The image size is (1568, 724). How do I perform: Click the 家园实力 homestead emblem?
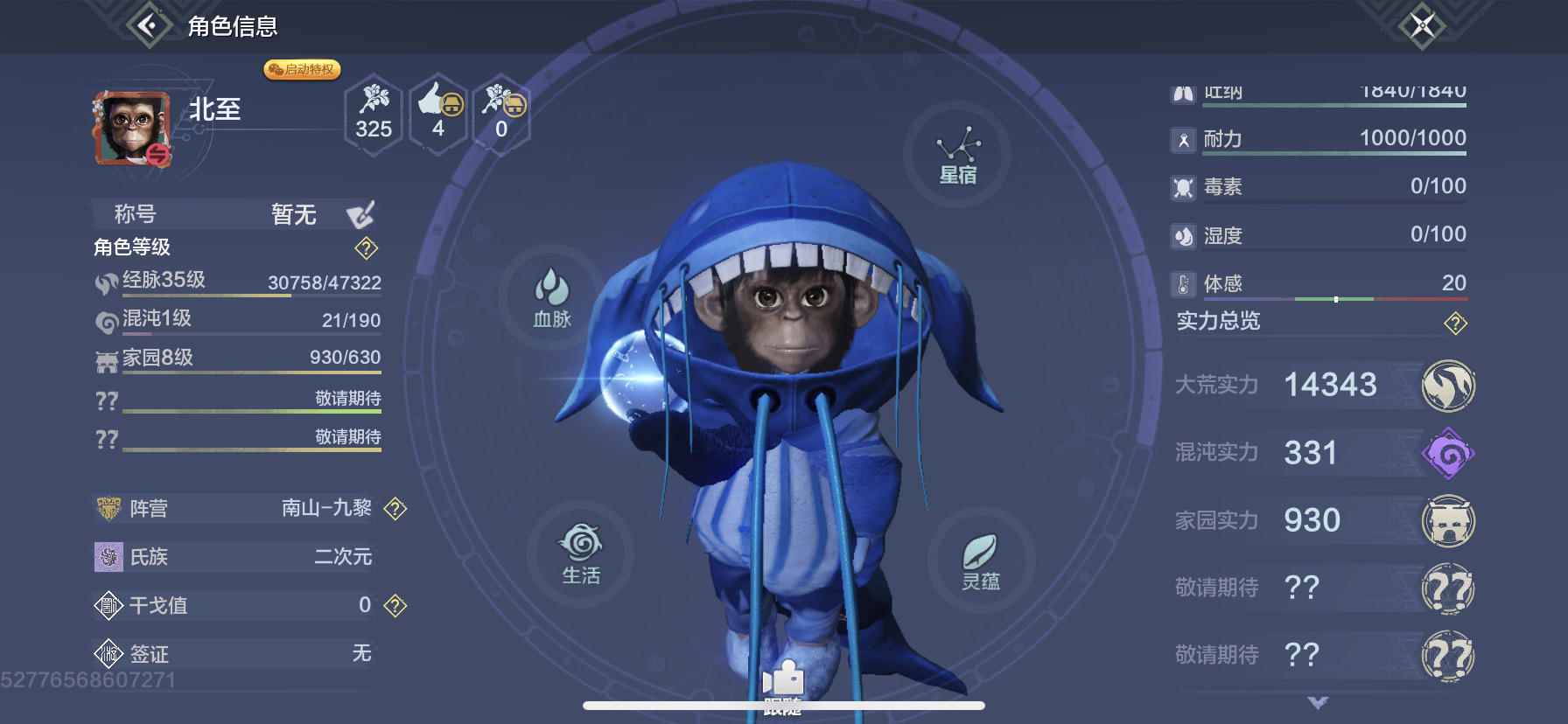[x=1450, y=519]
